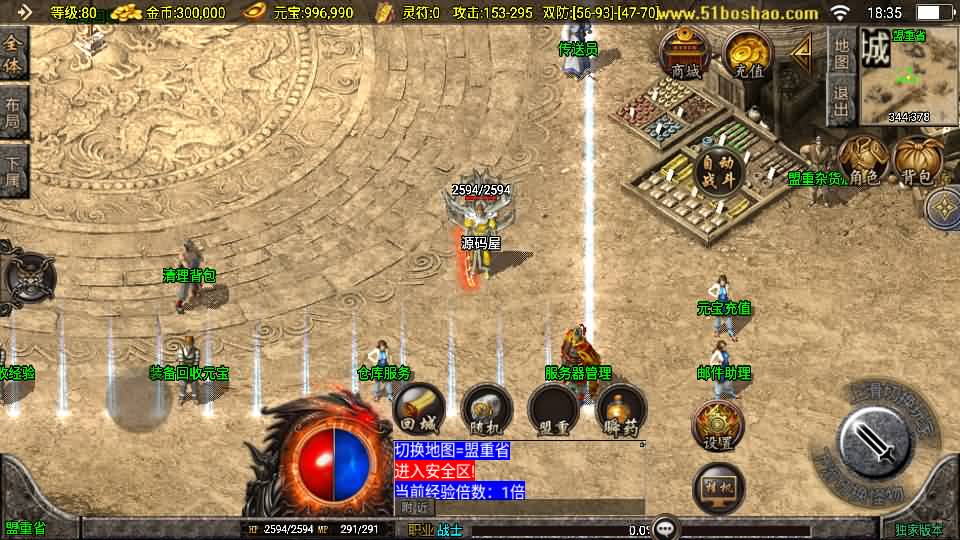Open the 设置 settings
The height and width of the screenshot is (540, 960).
[718, 427]
